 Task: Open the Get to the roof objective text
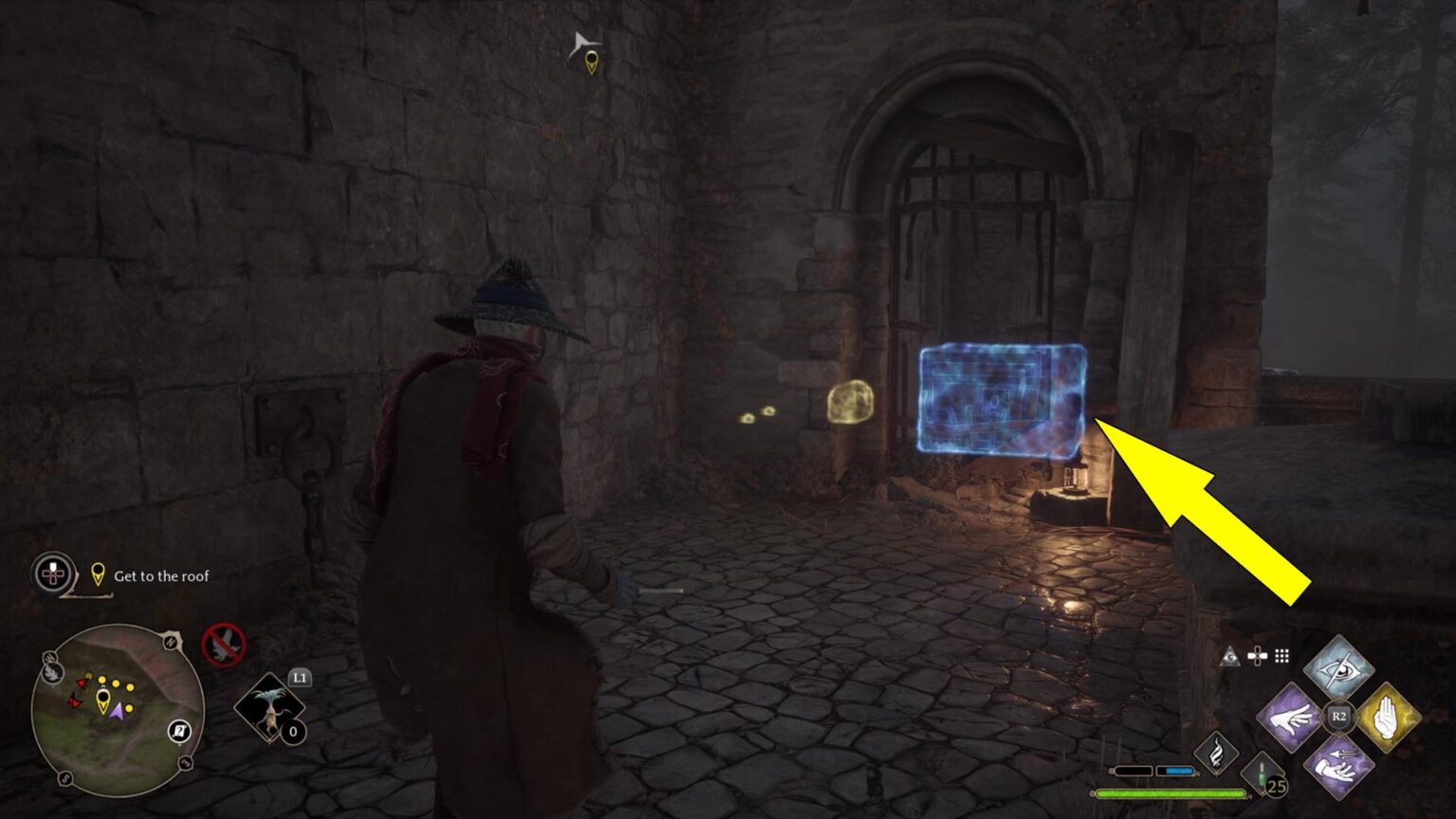(x=161, y=574)
